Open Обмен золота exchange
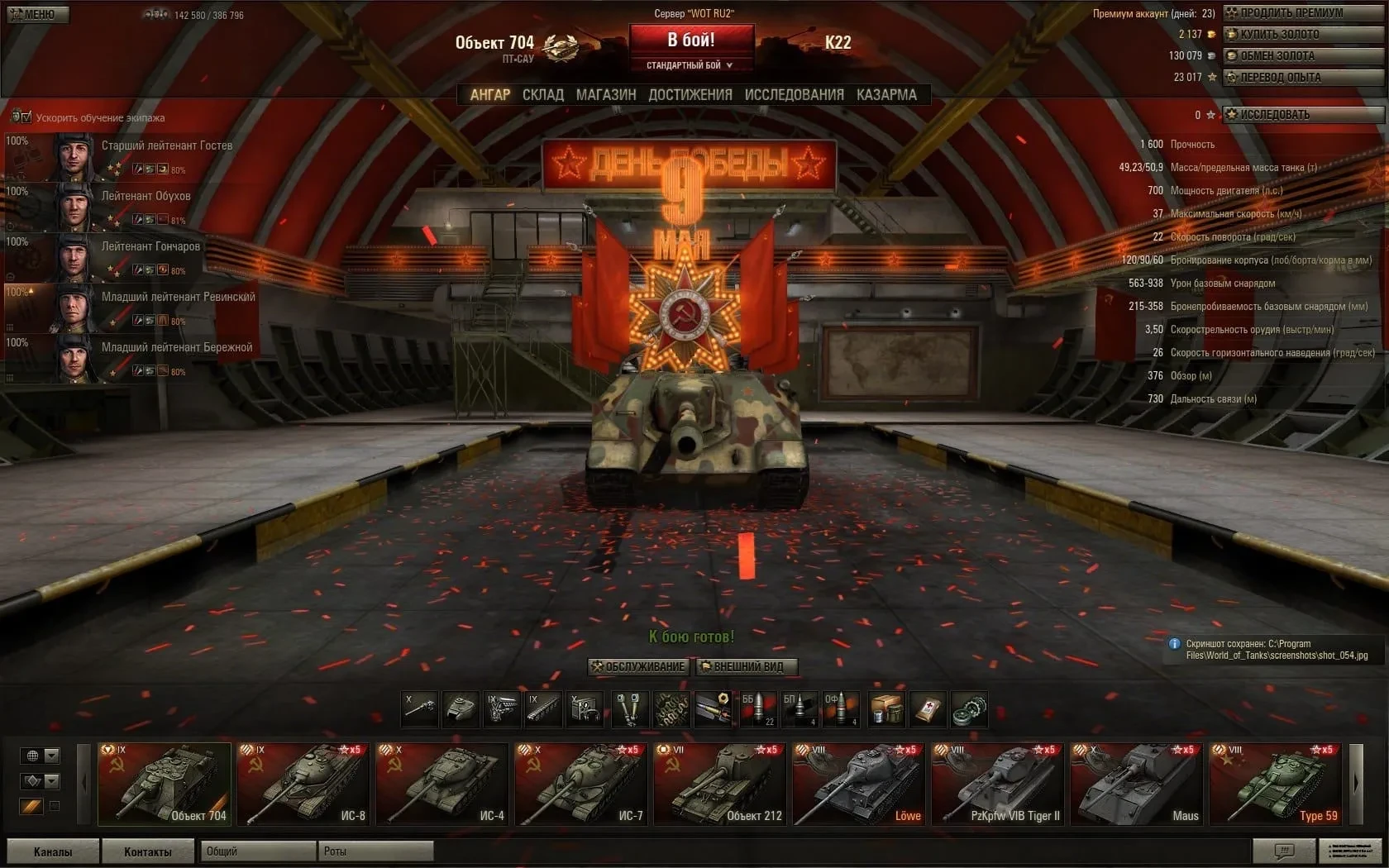 pos(1290,56)
